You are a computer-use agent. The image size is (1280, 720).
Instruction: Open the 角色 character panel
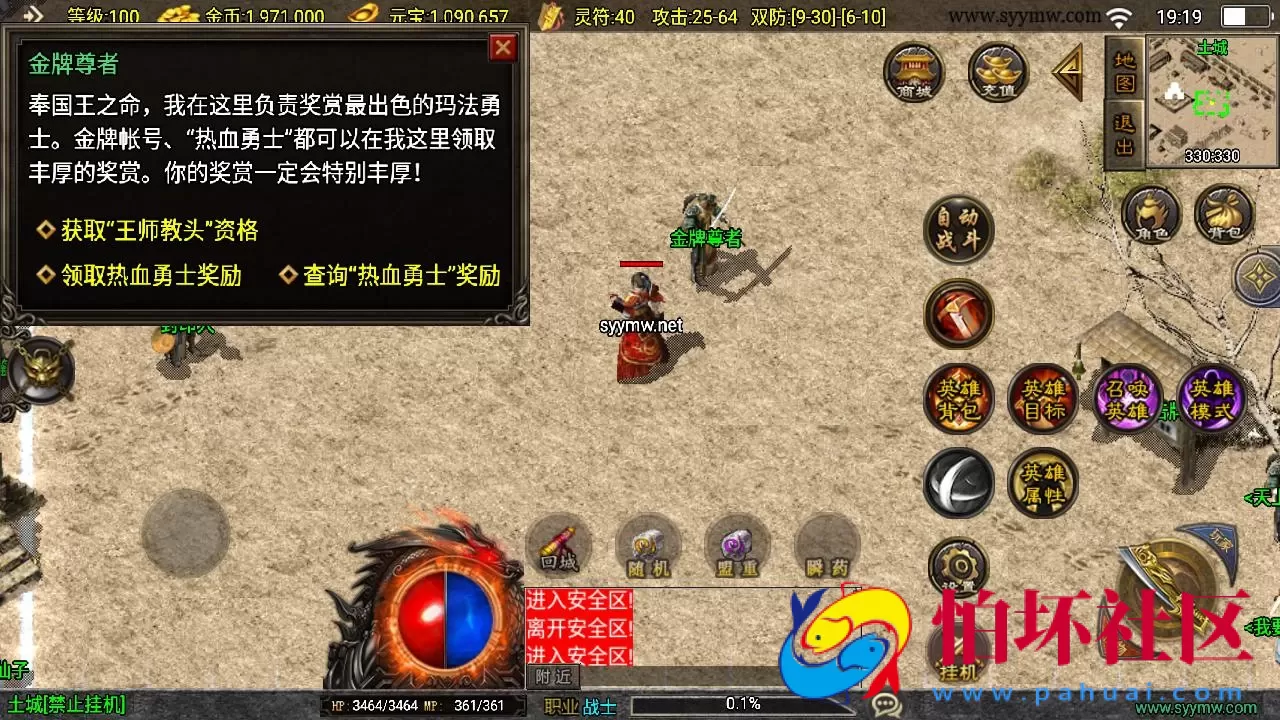click(x=1151, y=213)
